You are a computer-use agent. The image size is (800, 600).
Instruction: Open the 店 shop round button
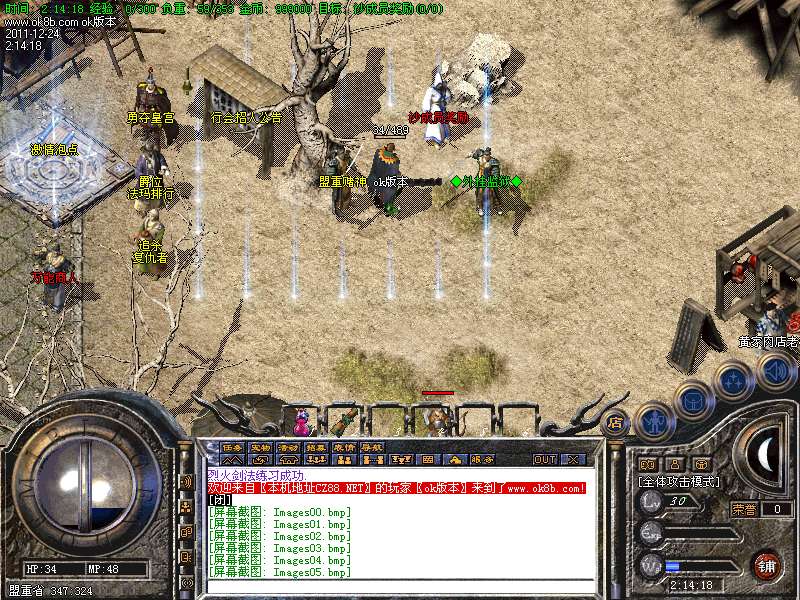pyautogui.click(x=615, y=423)
